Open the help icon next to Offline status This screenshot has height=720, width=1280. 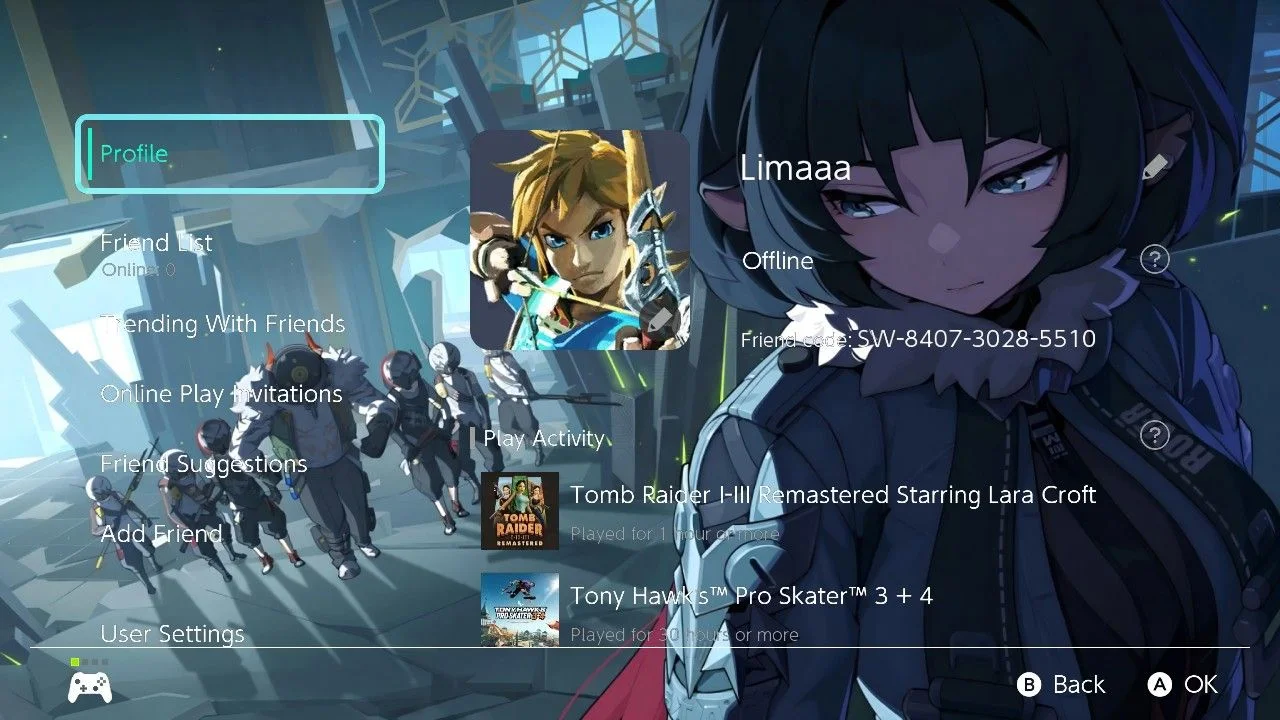click(1155, 260)
